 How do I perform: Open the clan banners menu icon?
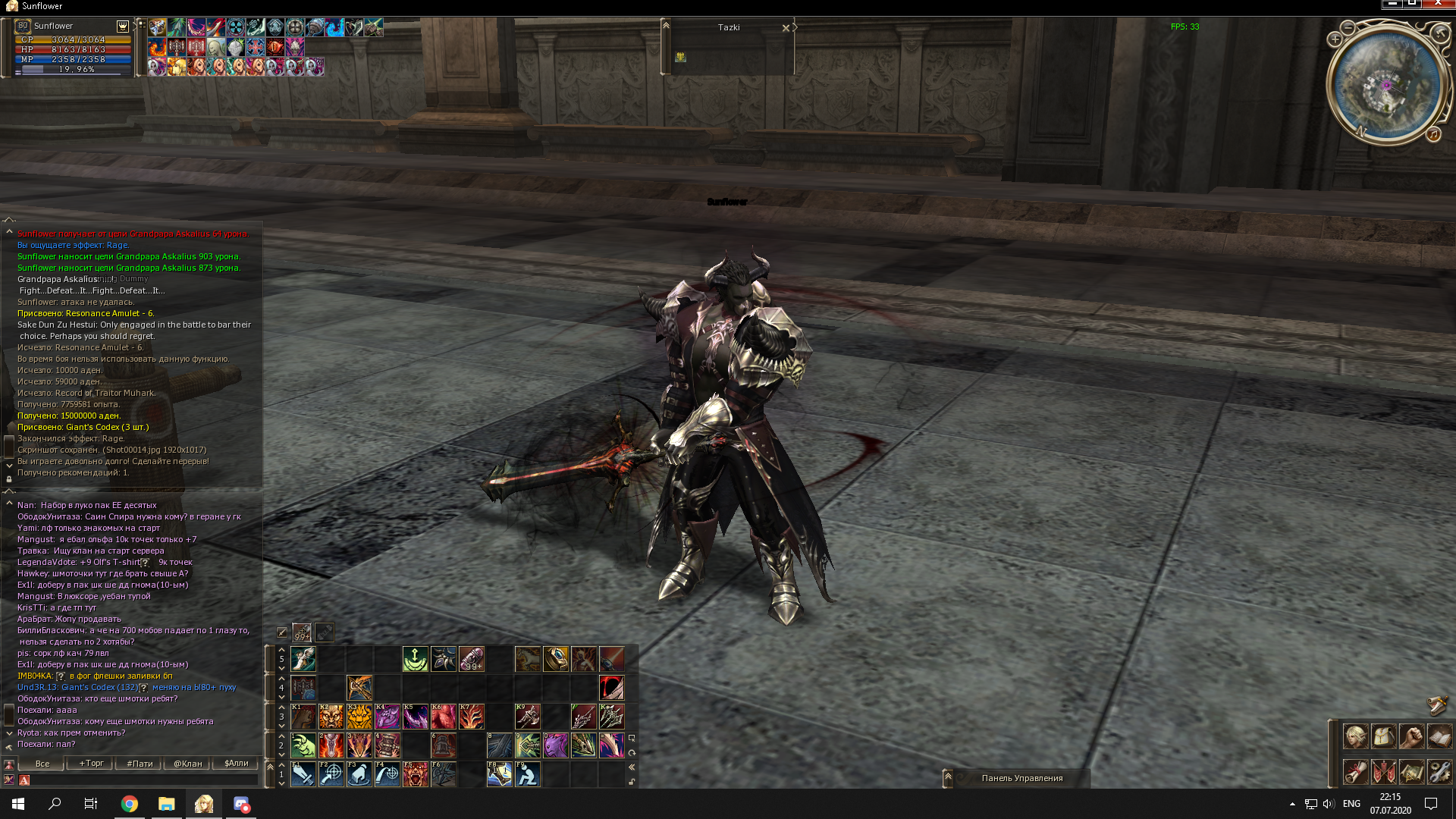1383,772
